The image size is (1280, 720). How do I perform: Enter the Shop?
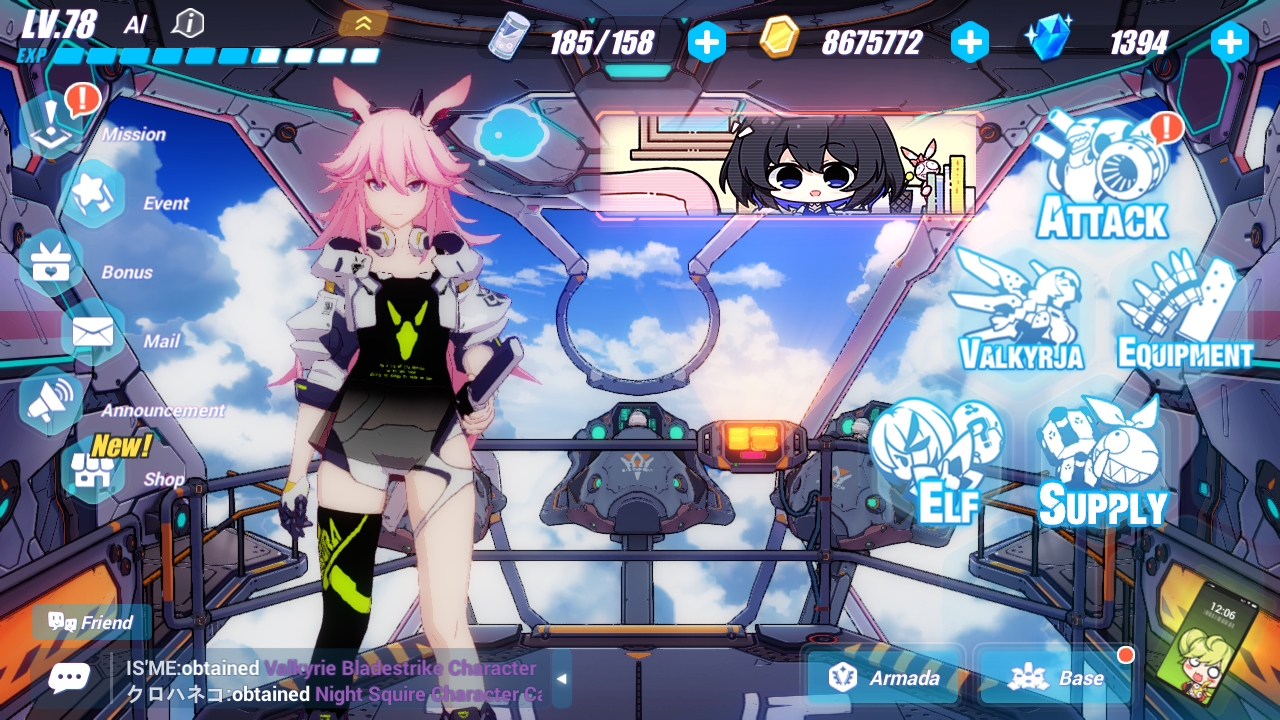tap(92, 470)
